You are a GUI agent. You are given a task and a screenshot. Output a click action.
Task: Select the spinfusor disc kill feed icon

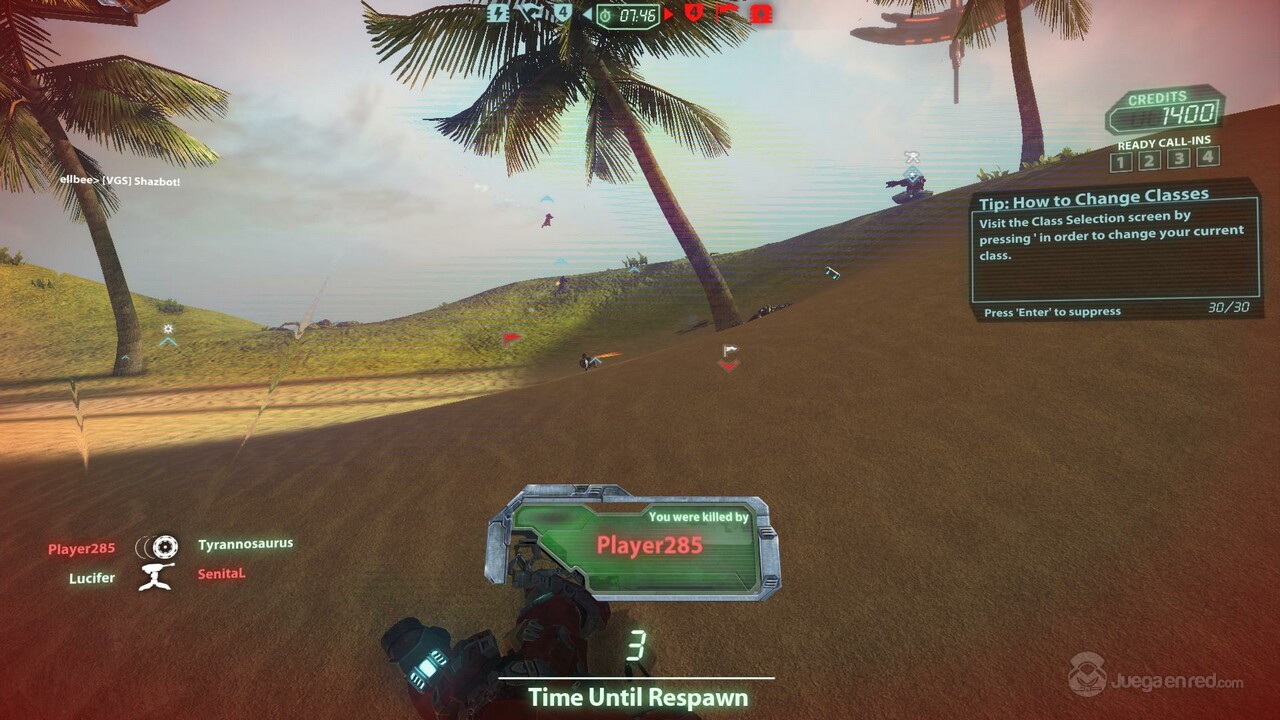pos(158,546)
